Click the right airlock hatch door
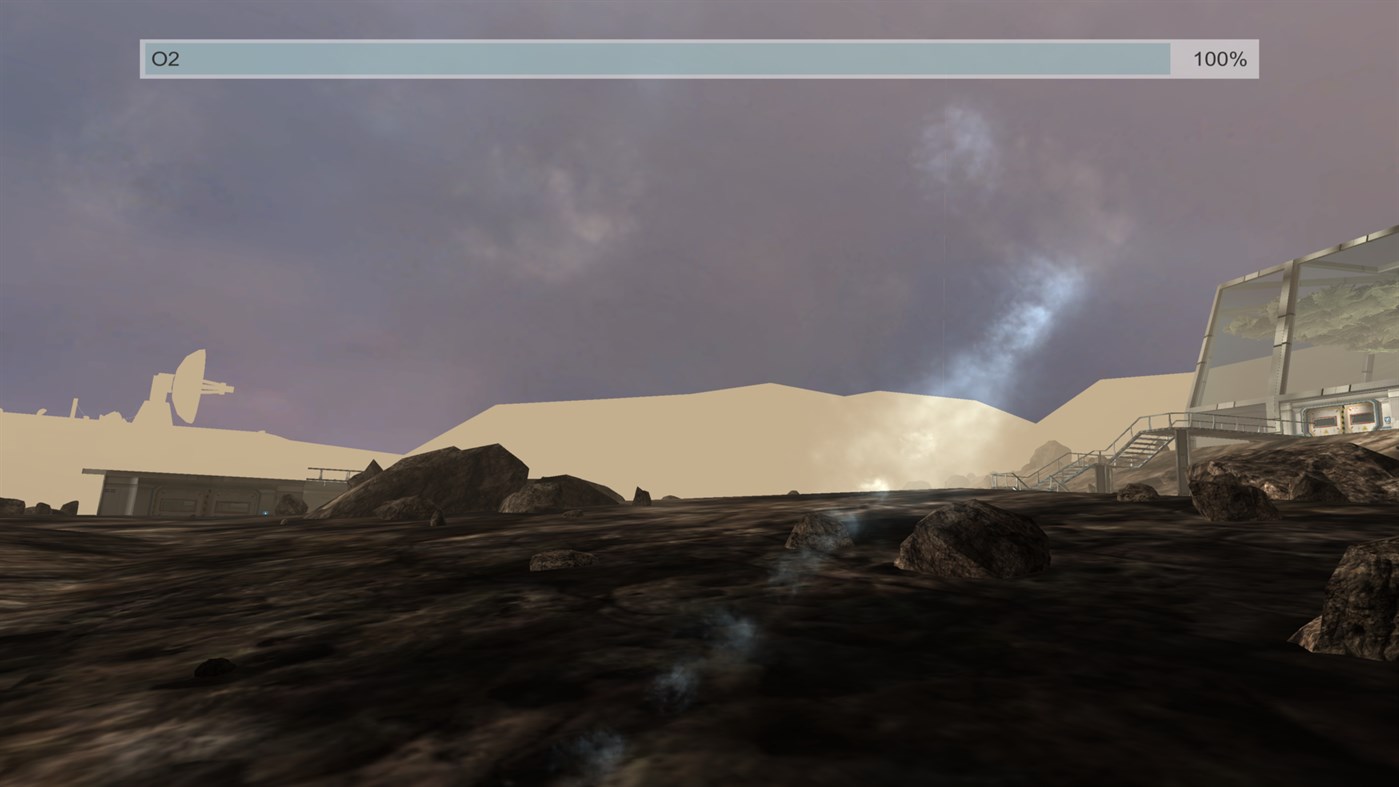This screenshot has width=1399, height=787. (1362, 418)
